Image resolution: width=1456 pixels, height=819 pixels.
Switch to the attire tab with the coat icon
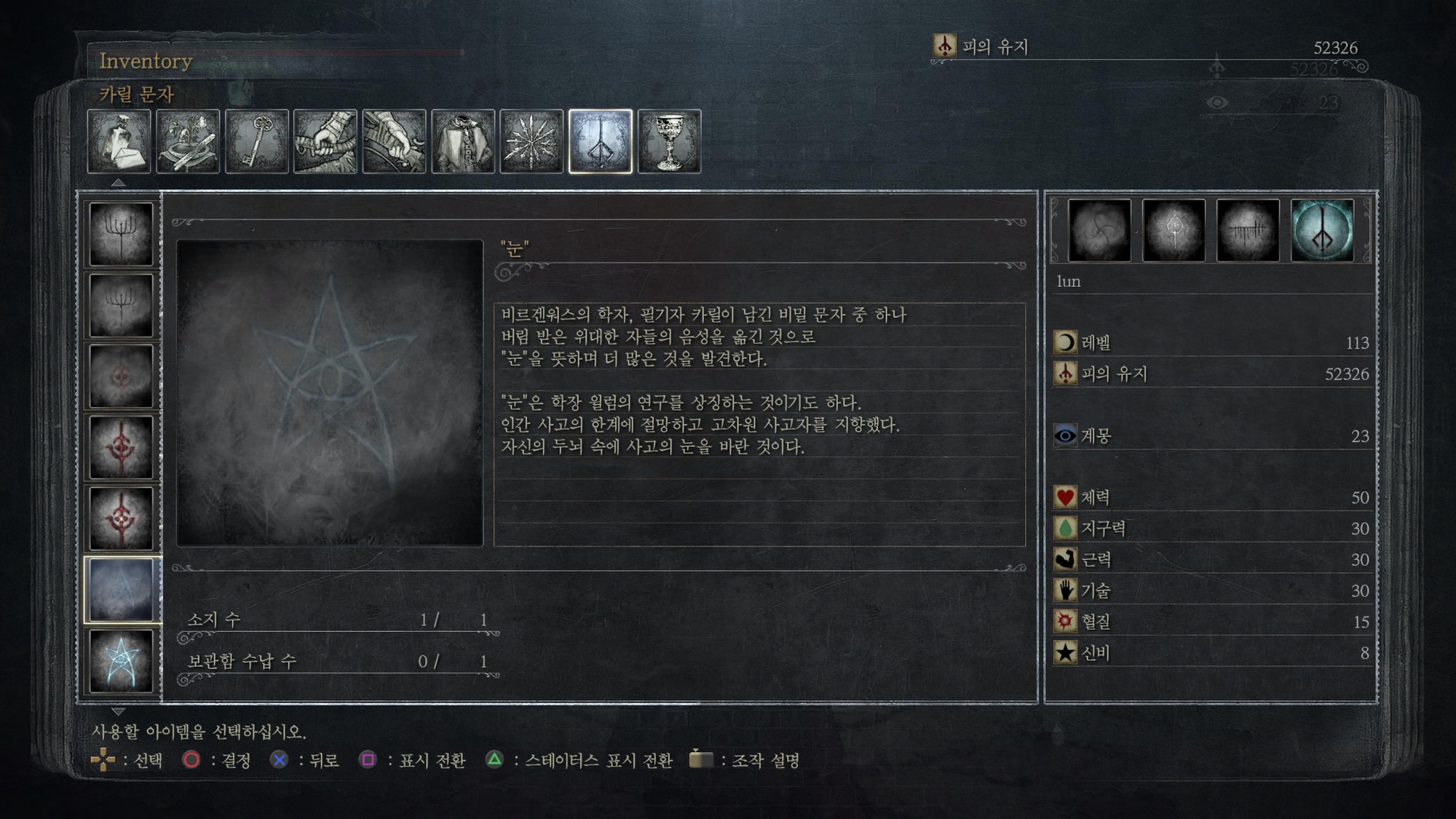[463, 142]
